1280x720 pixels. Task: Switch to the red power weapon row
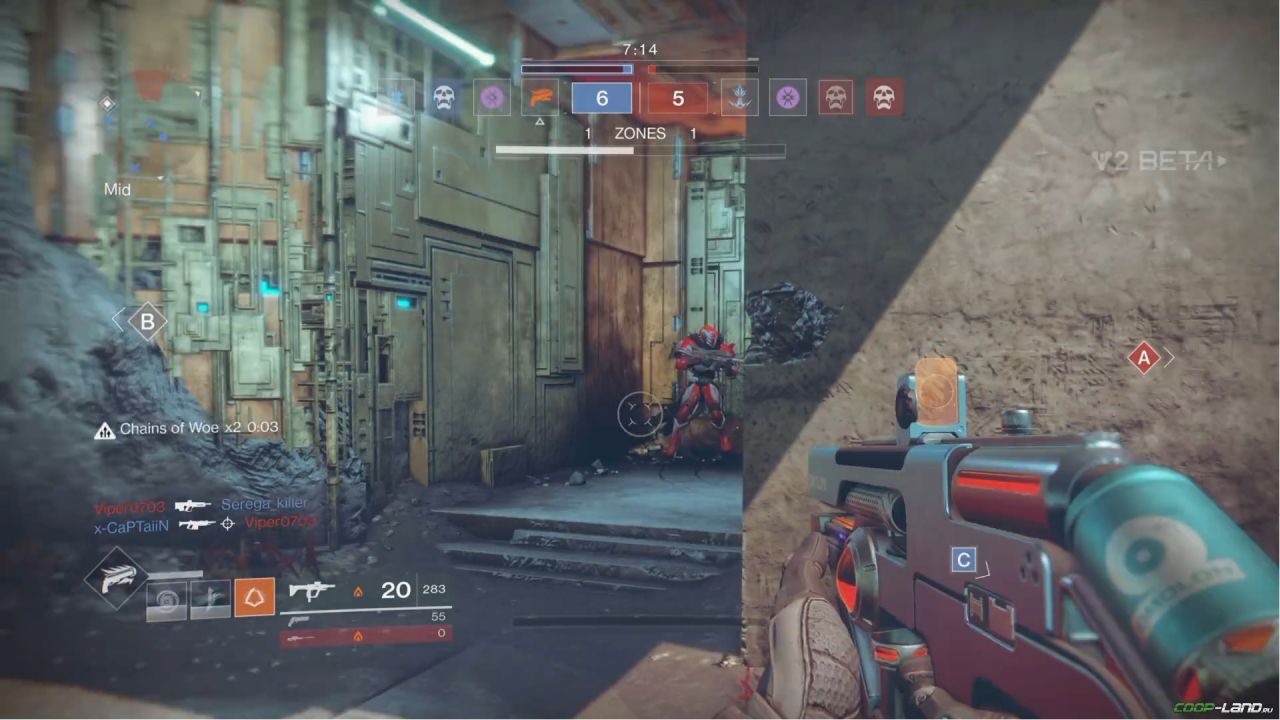pos(365,635)
